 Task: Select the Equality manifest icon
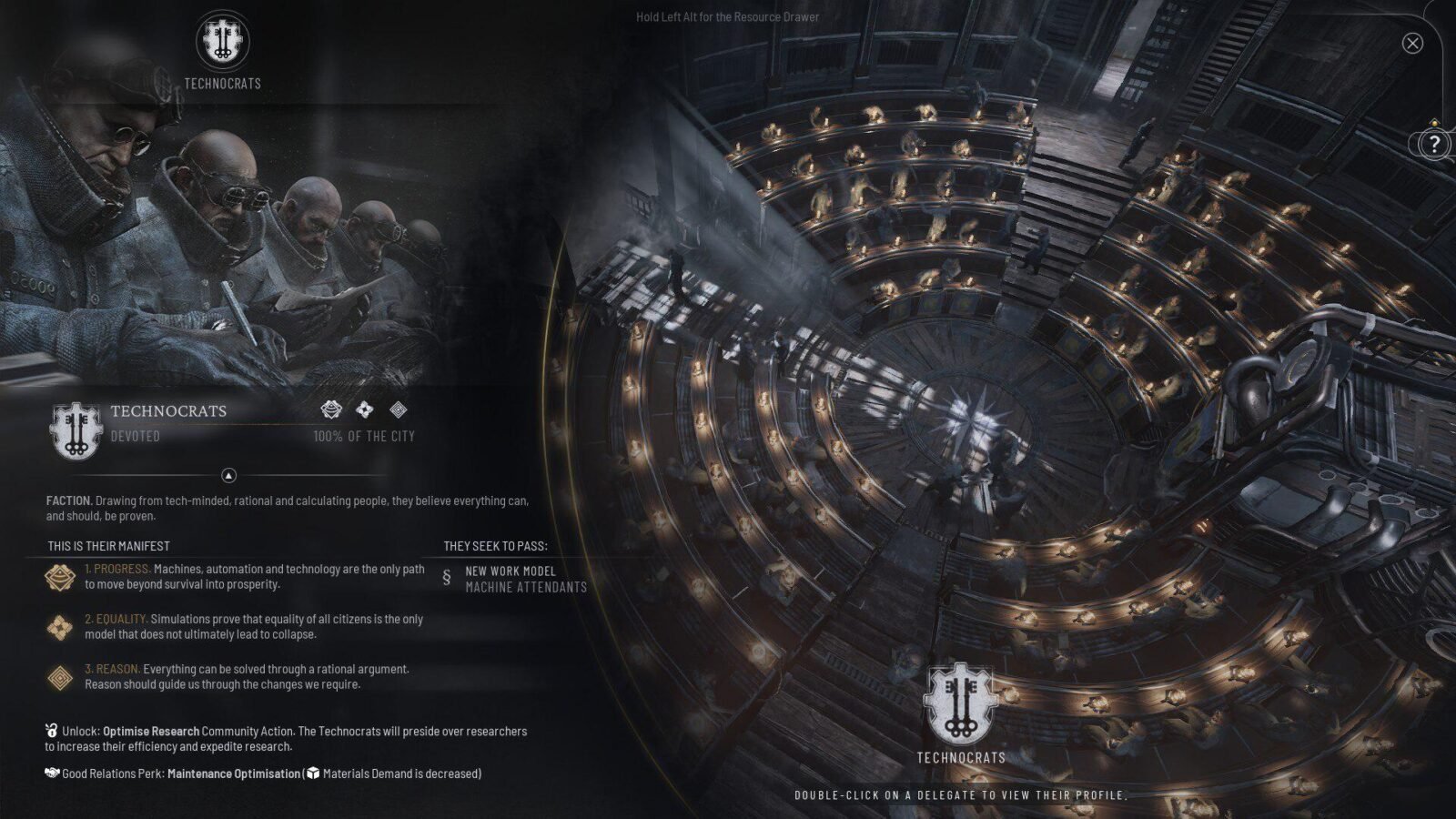point(61,627)
